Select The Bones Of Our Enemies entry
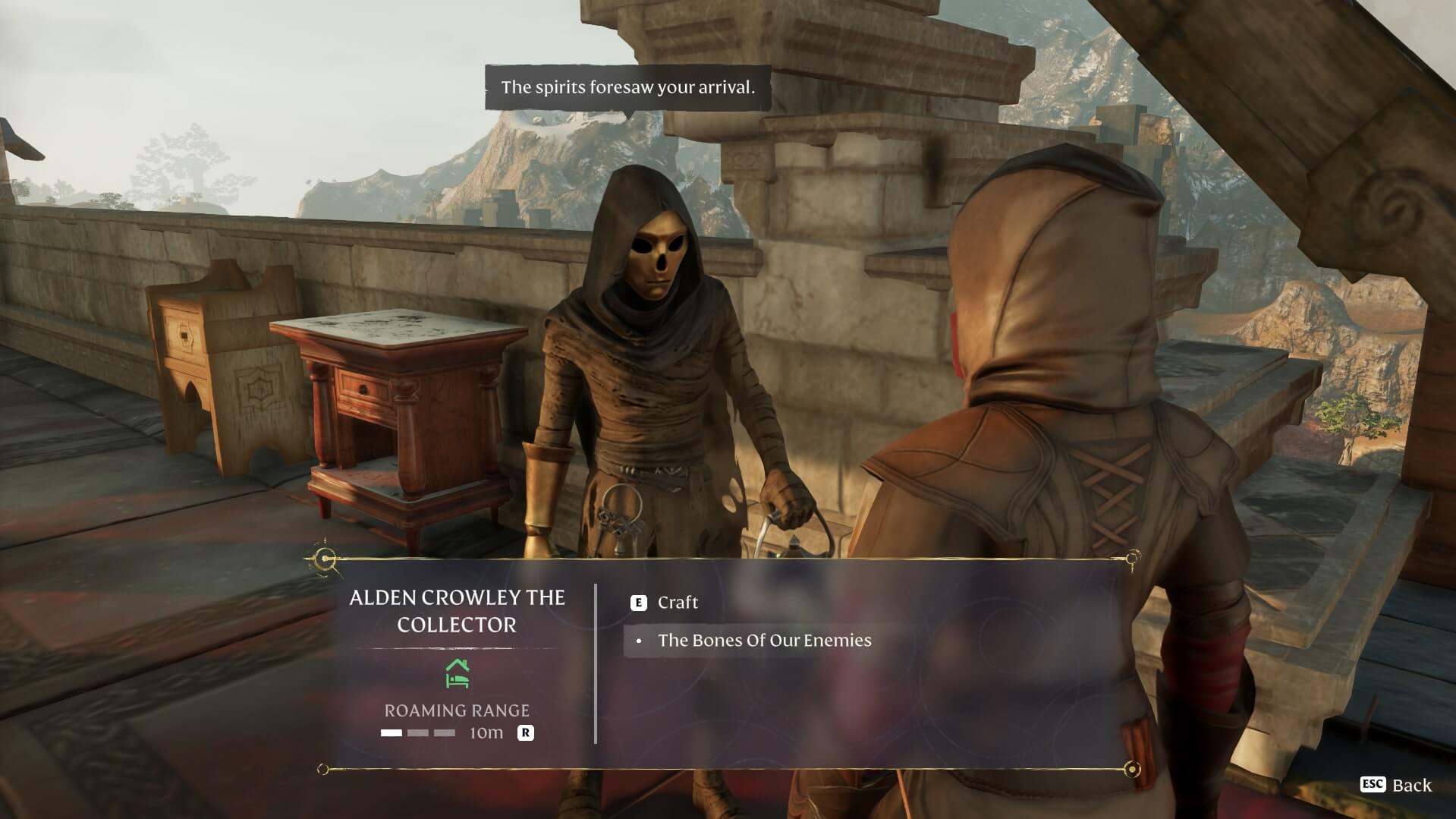Image resolution: width=1456 pixels, height=819 pixels. [763, 641]
